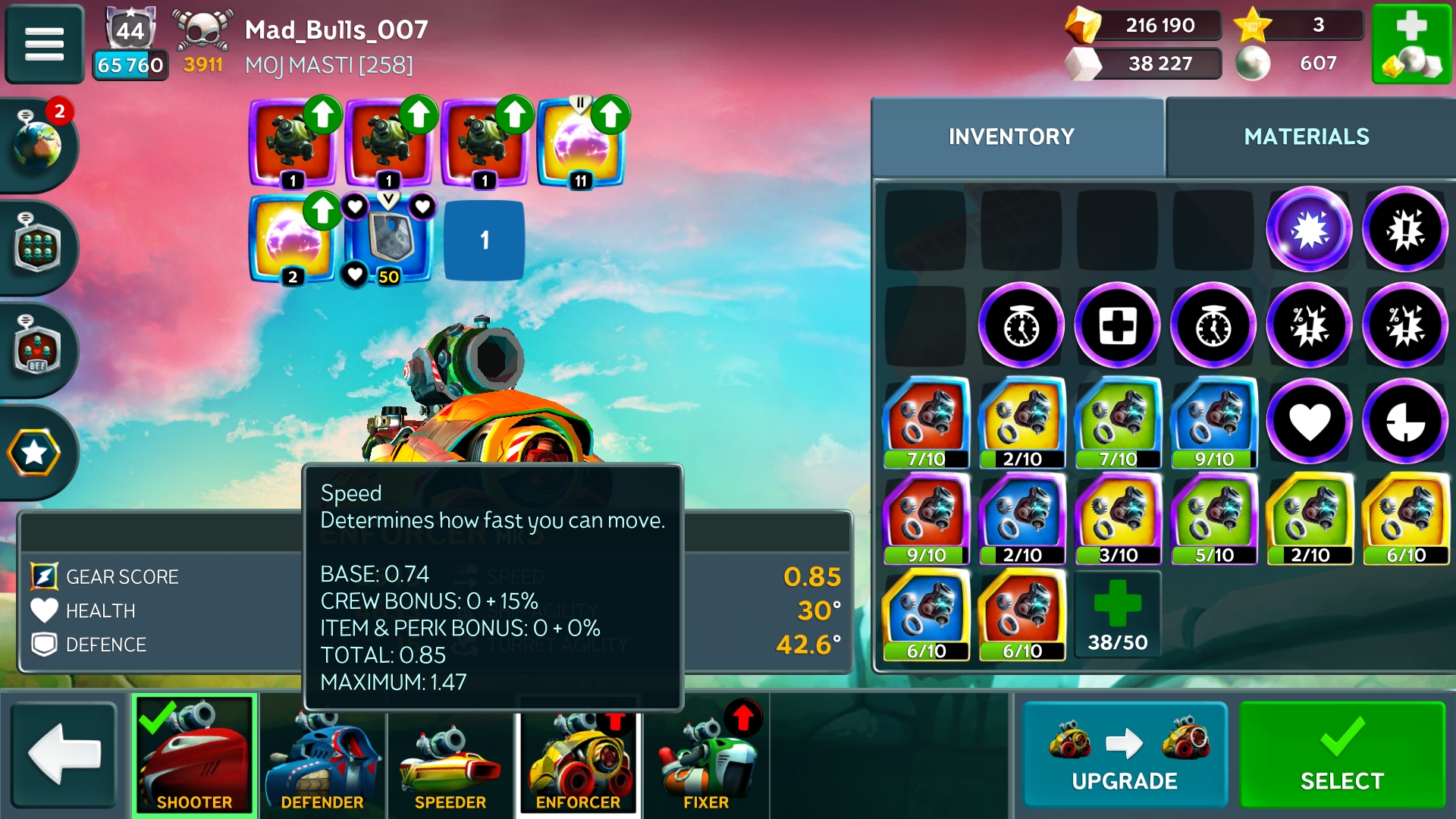Open the hamburger main menu
Viewport: 1456px width, 819px height.
point(44,44)
